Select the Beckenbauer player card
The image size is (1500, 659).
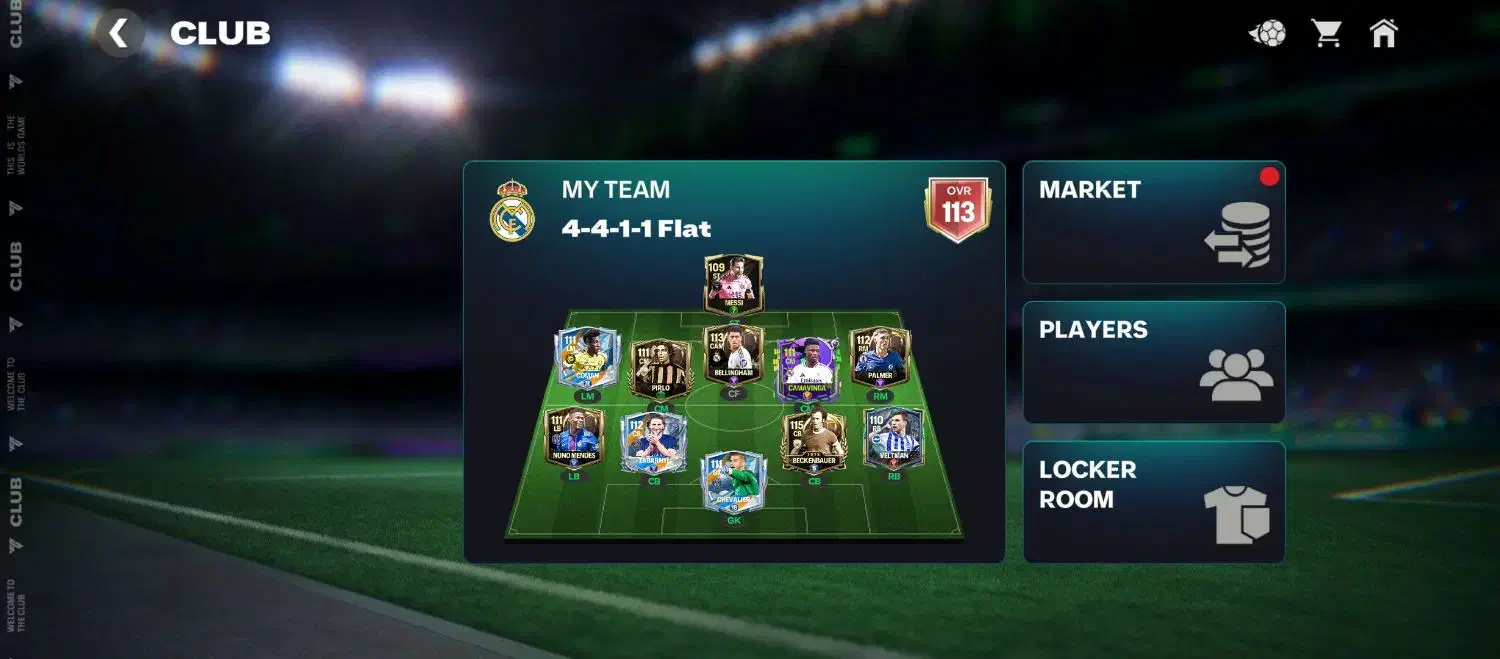point(813,441)
